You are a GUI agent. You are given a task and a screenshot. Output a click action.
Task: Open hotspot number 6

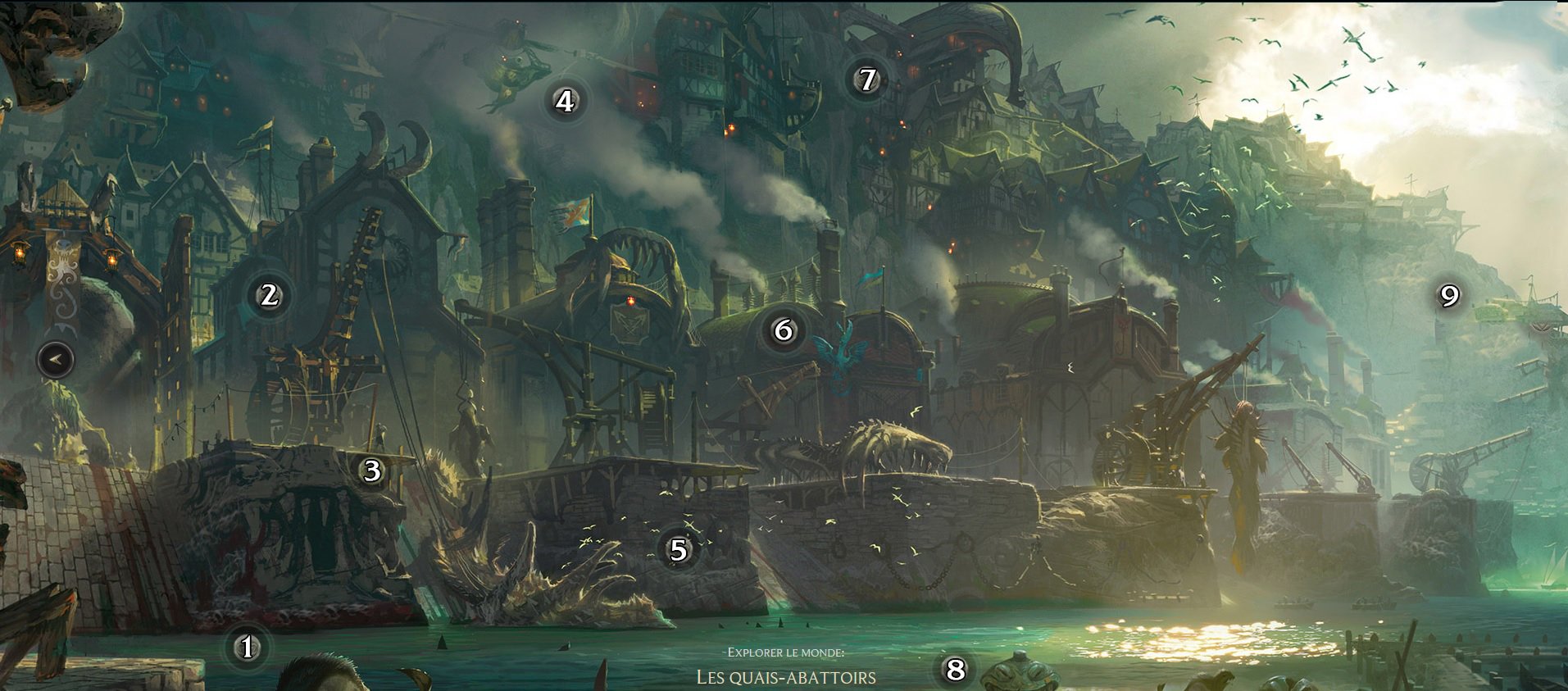(x=784, y=330)
